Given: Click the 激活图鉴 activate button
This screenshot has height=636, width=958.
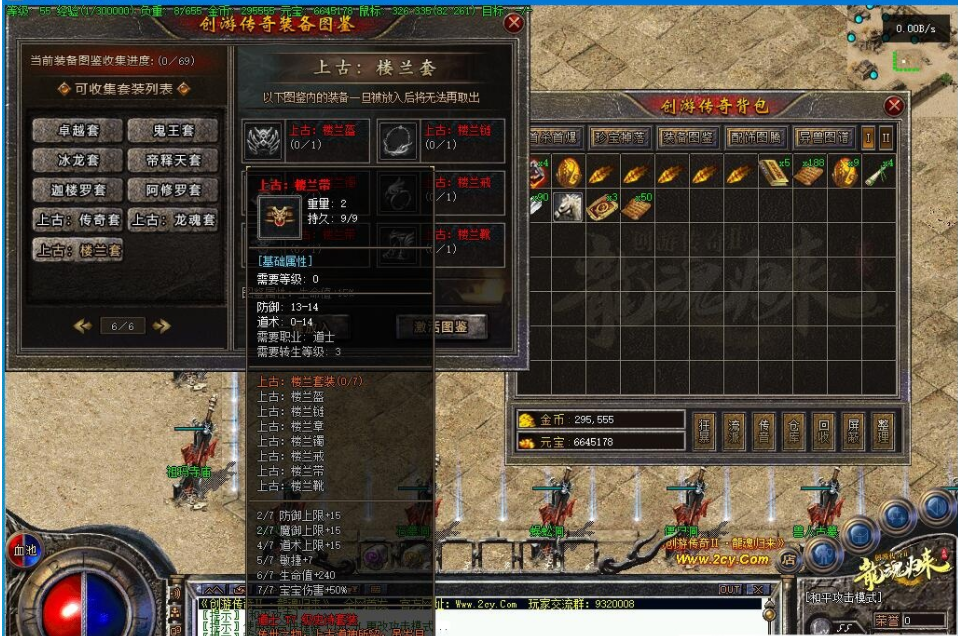Looking at the screenshot, I should coord(441,327).
